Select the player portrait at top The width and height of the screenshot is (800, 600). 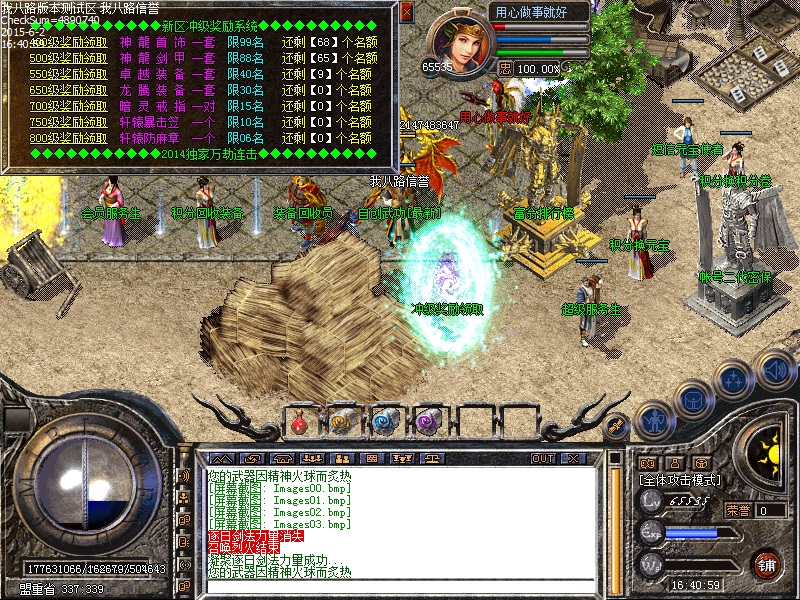pos(458,42)
